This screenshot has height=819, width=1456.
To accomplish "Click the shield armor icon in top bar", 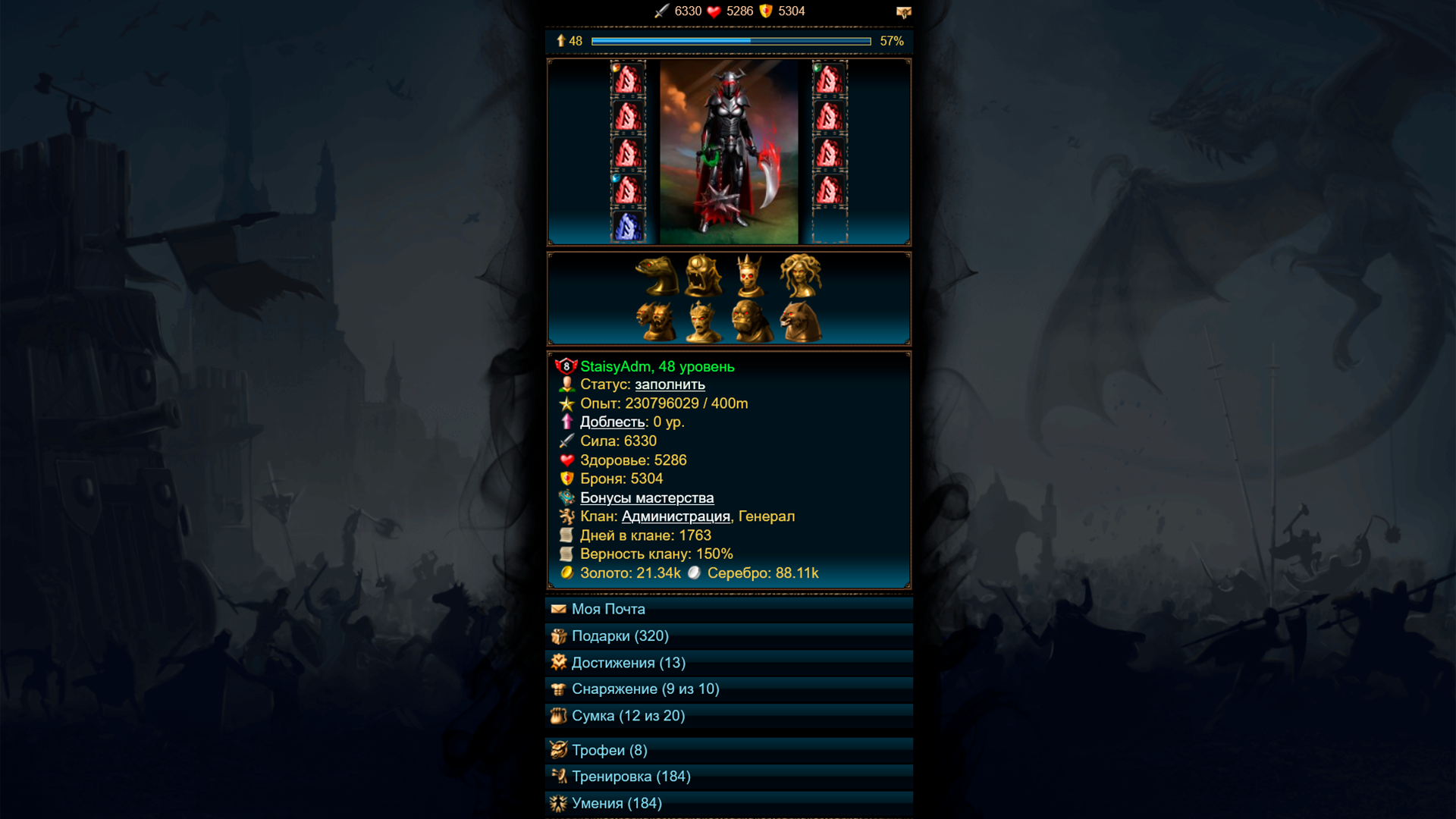I will point(766,11).
